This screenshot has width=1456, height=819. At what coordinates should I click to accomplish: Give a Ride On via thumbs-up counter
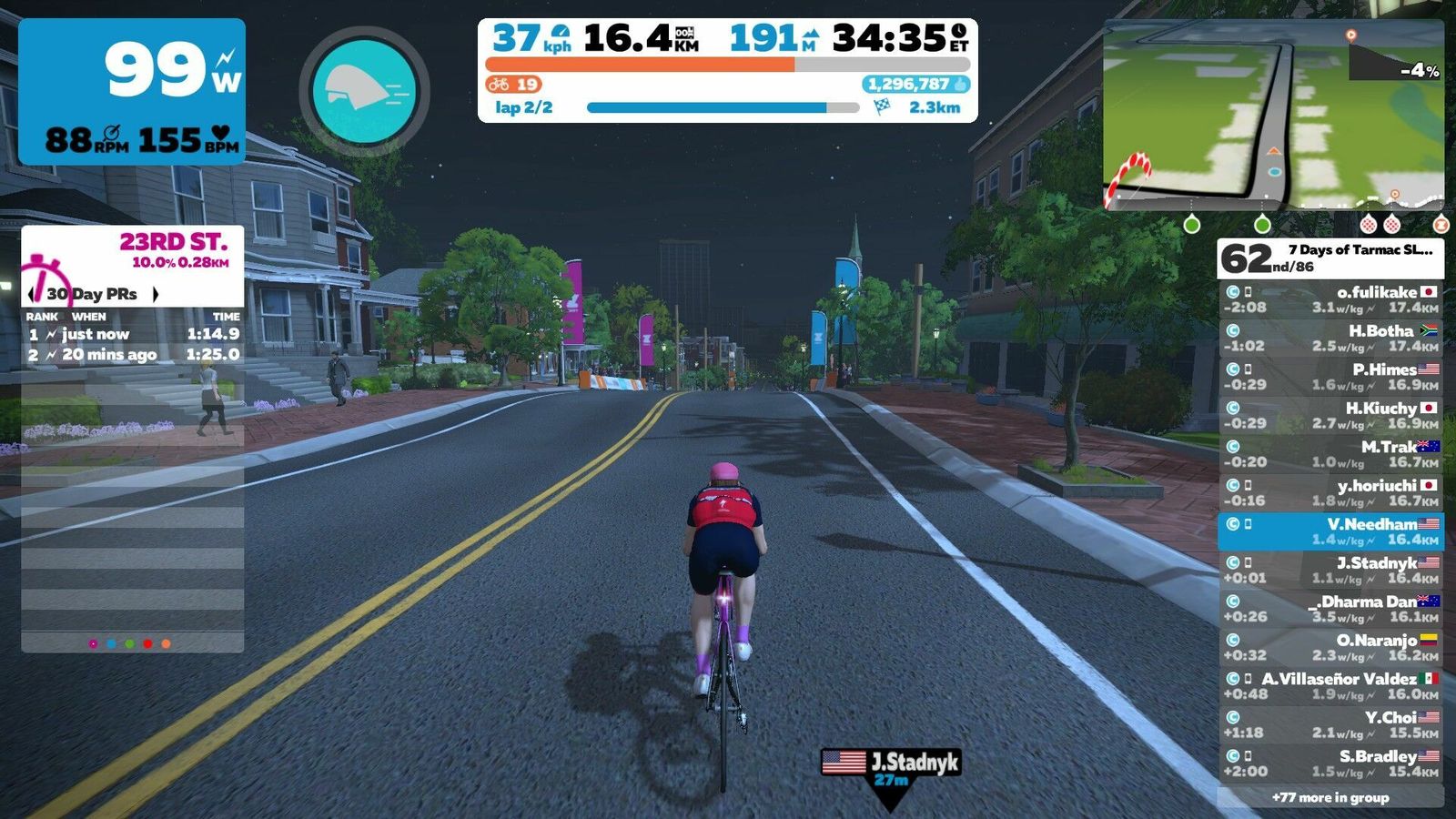tap(915, 85)
